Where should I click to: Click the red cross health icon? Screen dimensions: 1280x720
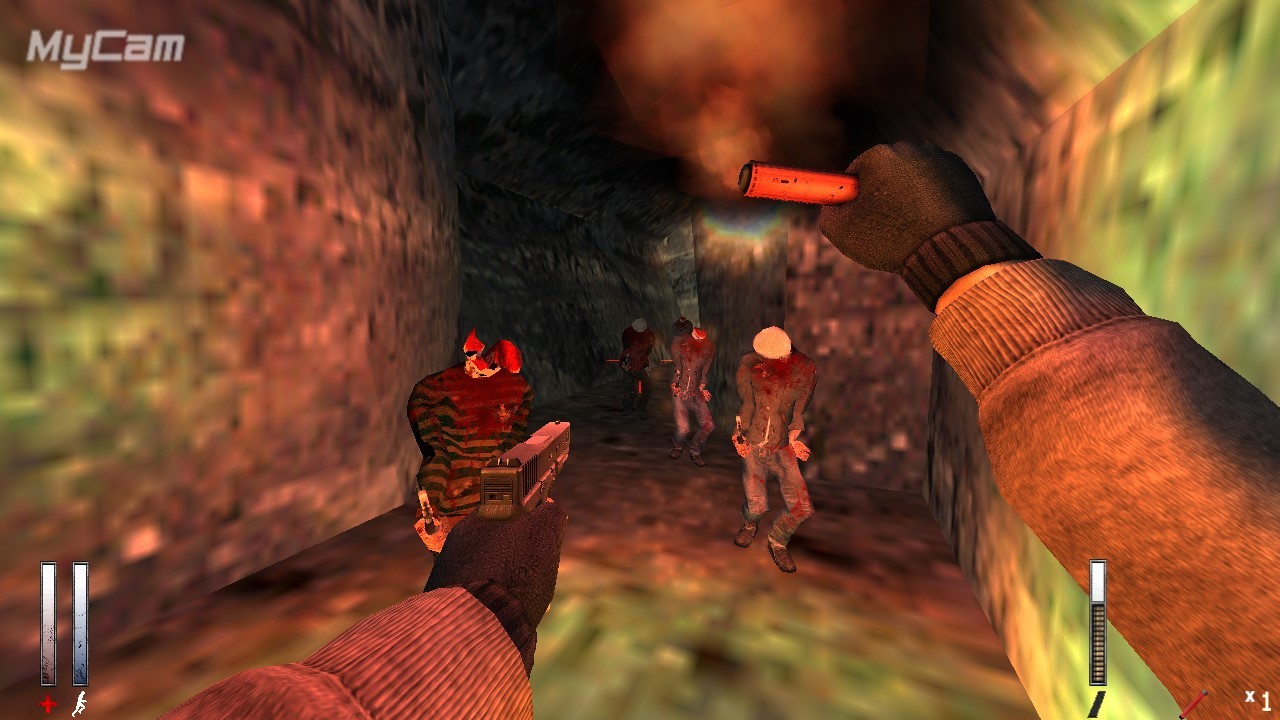48,705
